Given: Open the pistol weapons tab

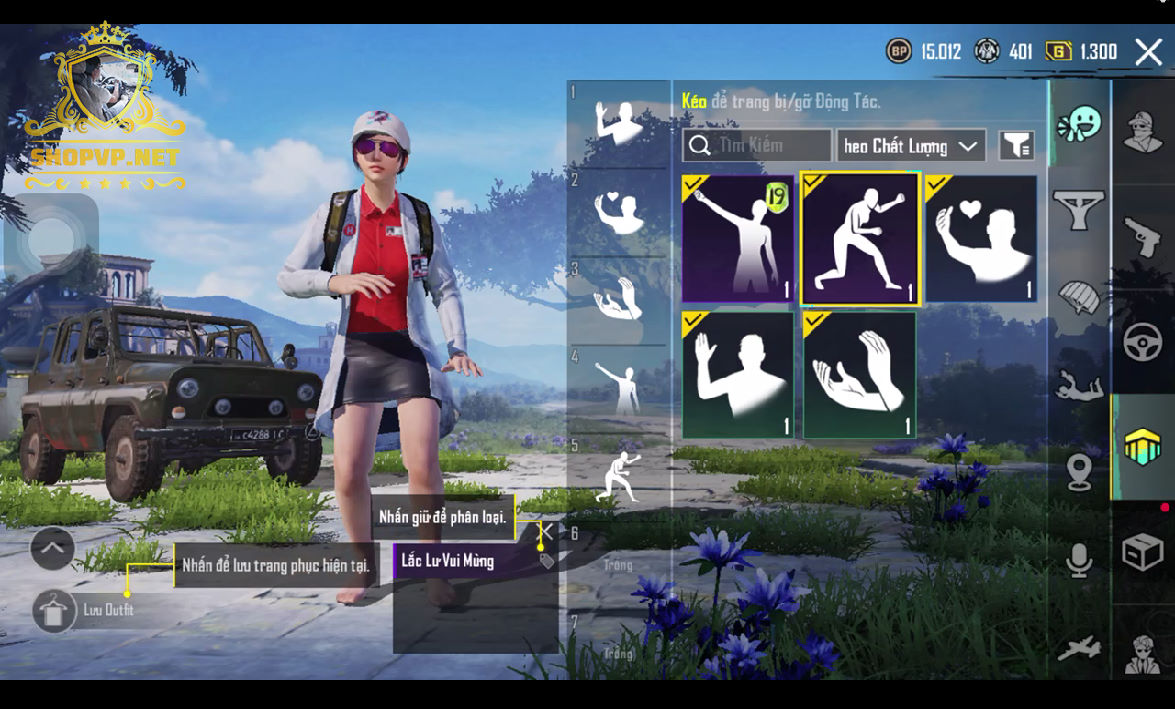Looking at the screenshot, I should point(1143,238).
